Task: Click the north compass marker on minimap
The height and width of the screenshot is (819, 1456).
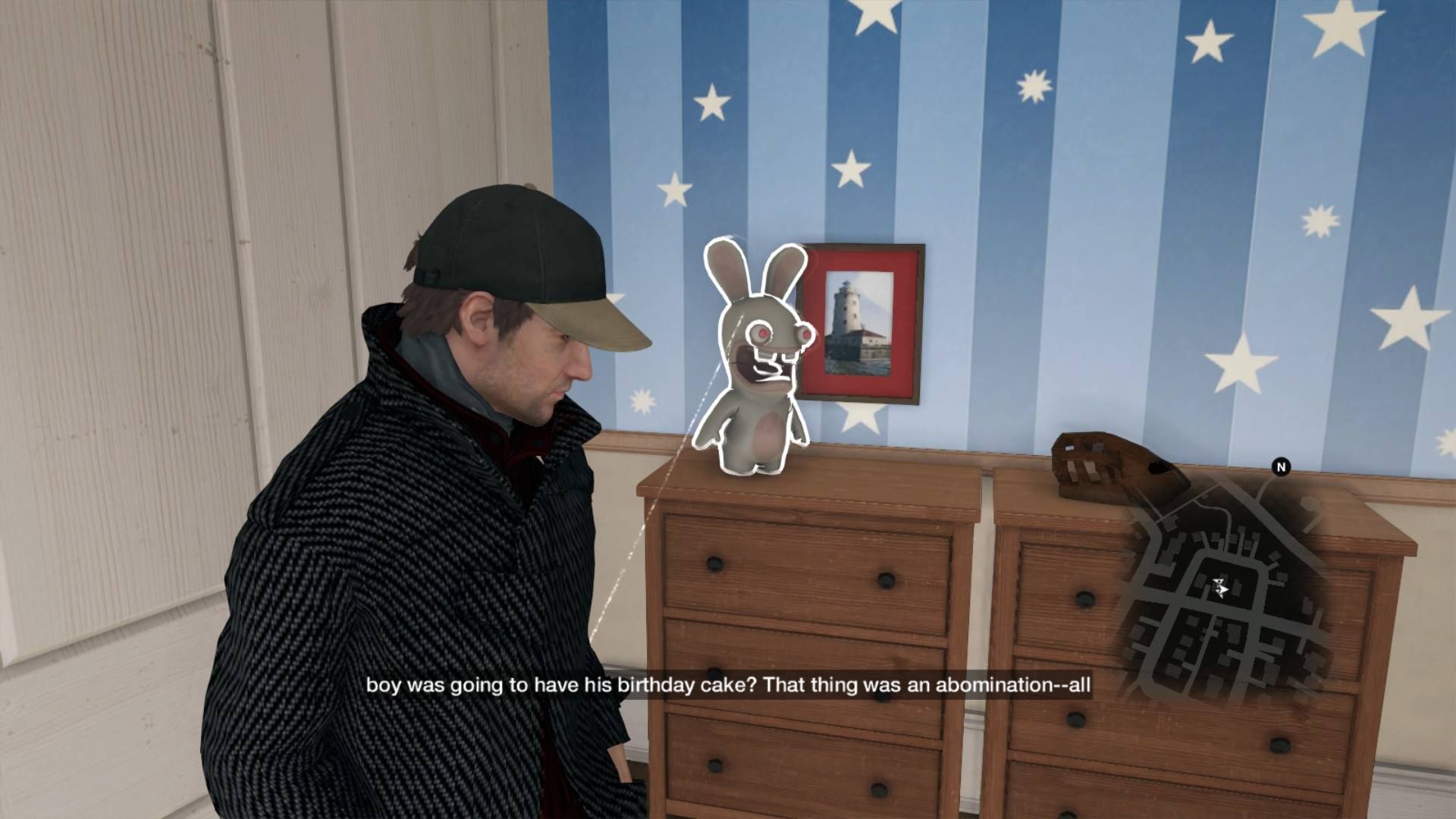Action: 1281,467
